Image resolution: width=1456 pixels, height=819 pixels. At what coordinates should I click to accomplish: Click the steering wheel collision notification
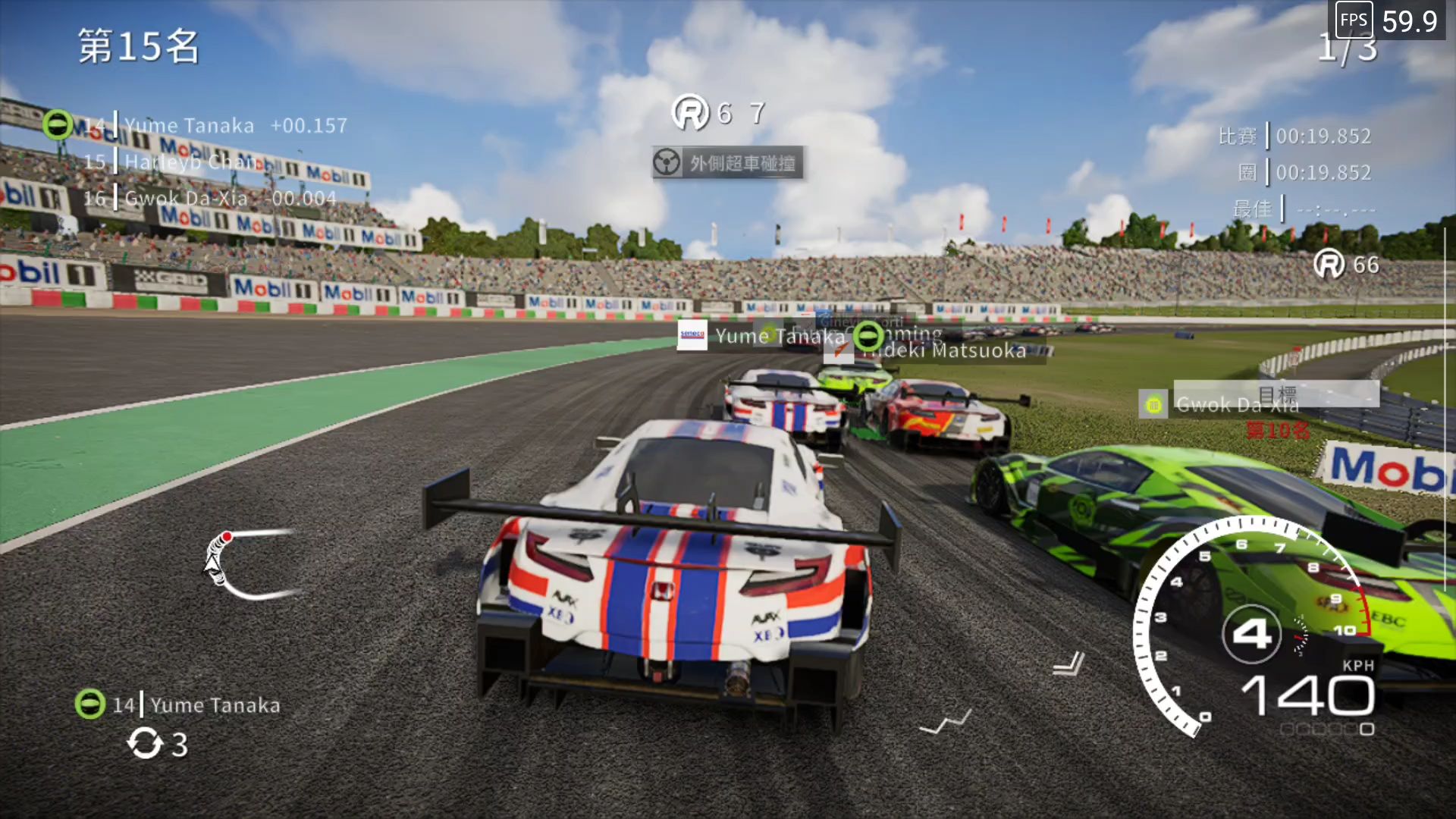(x=727, y=163)
